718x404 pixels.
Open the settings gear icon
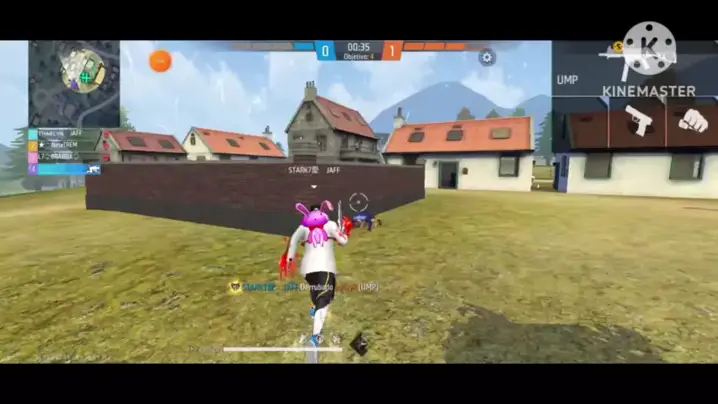[487, 57]
